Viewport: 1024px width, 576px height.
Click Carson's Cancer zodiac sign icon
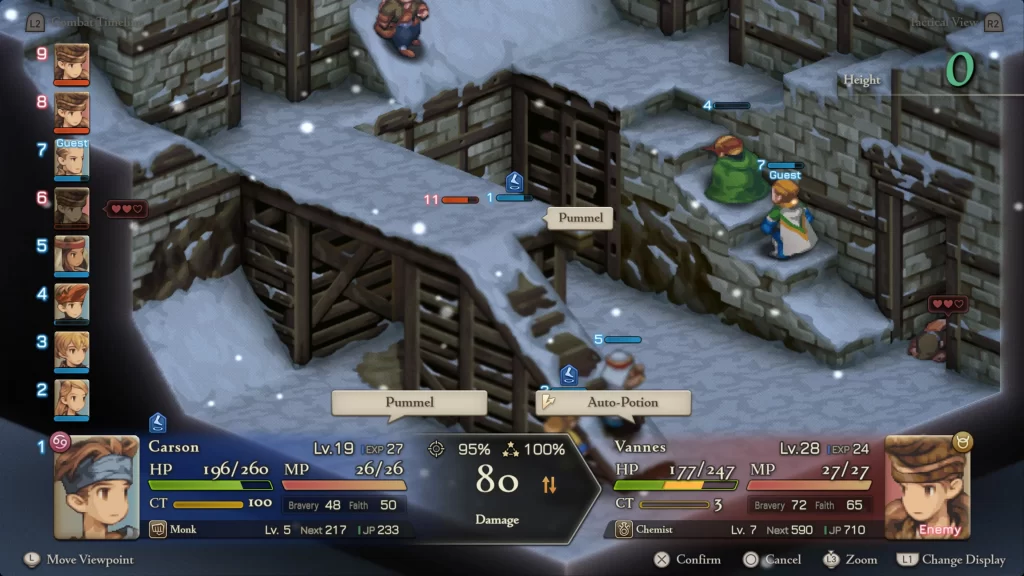tap(61, 442)
